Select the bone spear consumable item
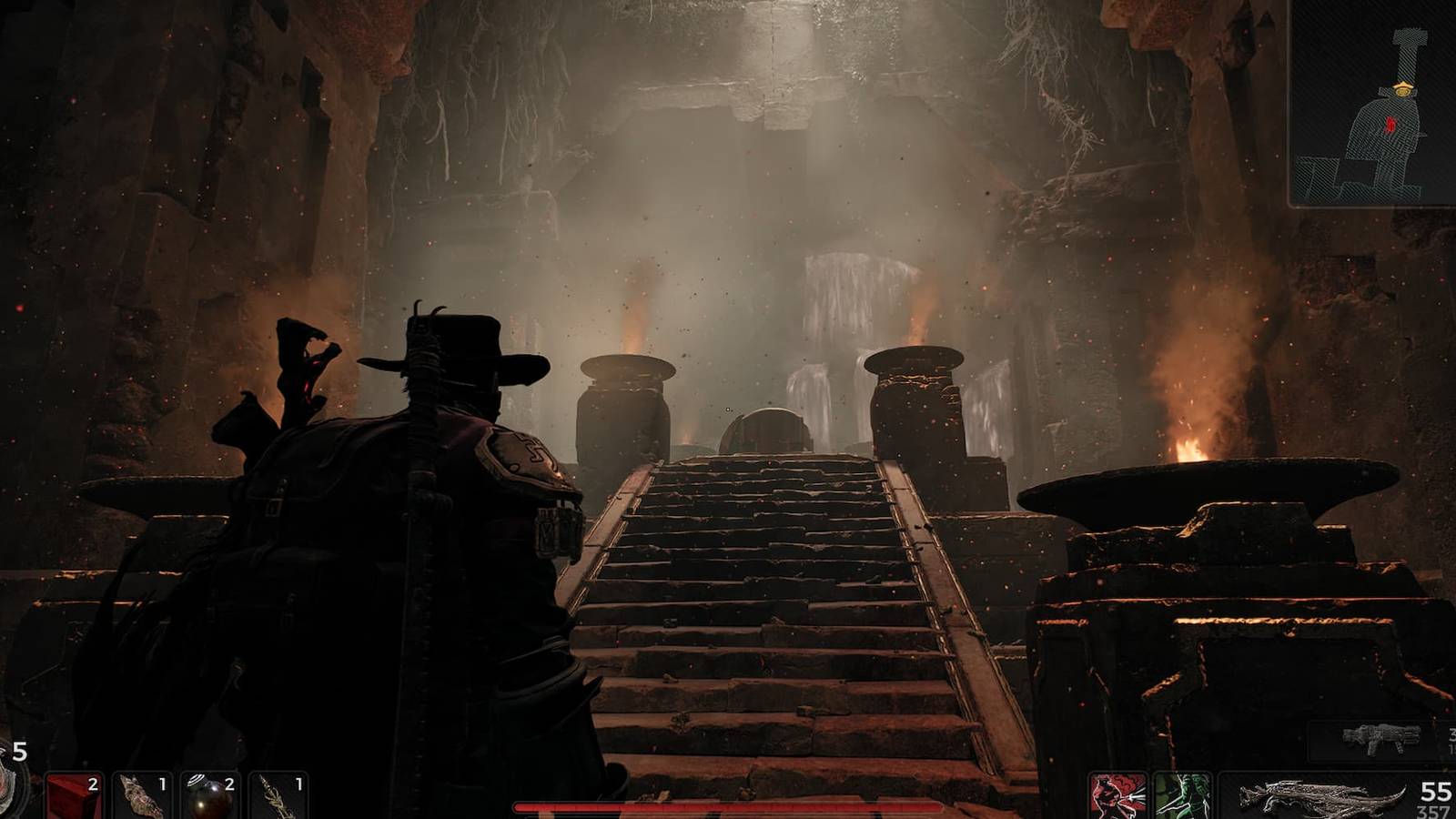 click(x=278, y=796)
